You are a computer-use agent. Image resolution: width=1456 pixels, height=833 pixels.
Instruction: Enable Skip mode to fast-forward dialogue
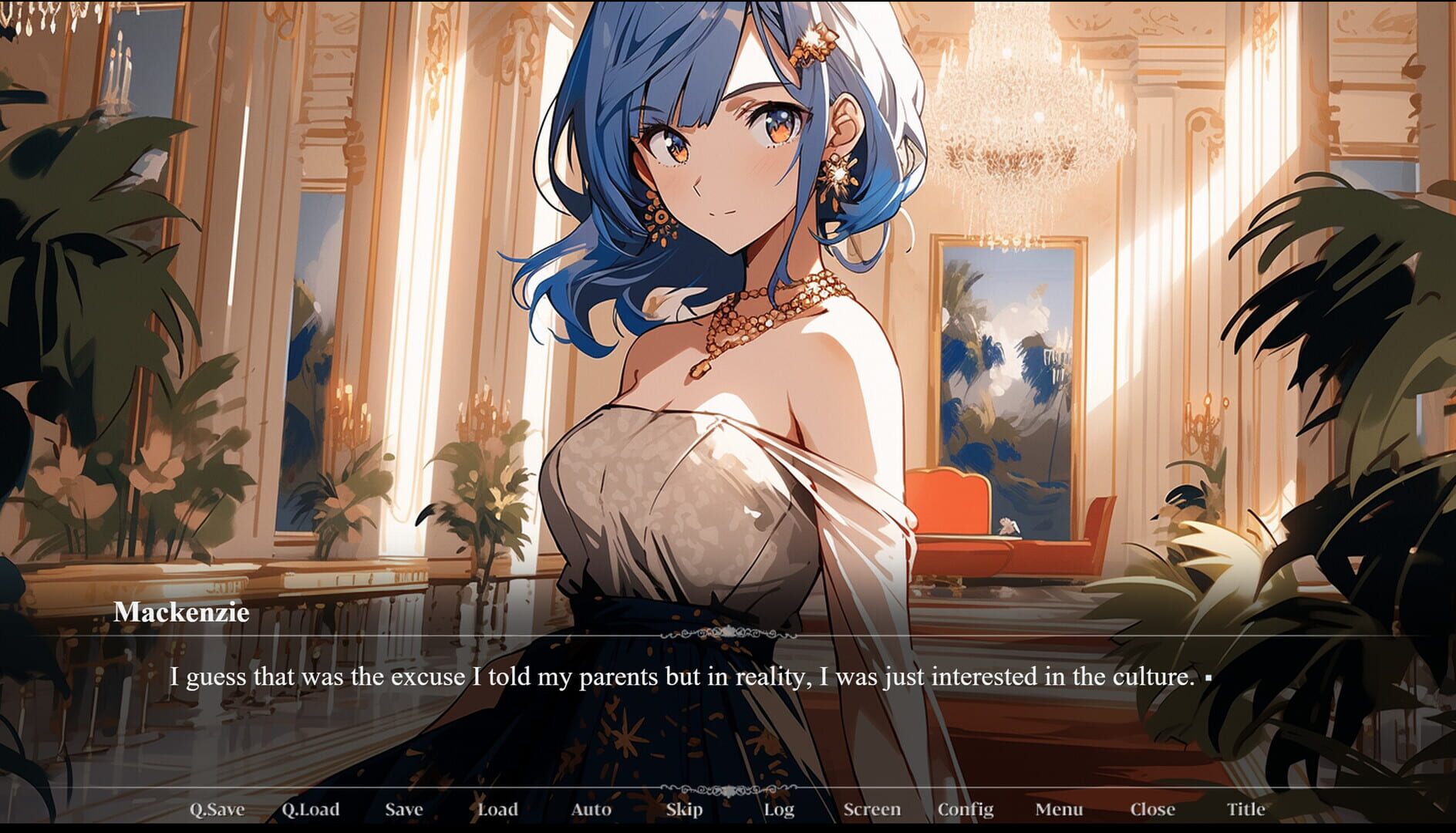click(x=685, y=809)
